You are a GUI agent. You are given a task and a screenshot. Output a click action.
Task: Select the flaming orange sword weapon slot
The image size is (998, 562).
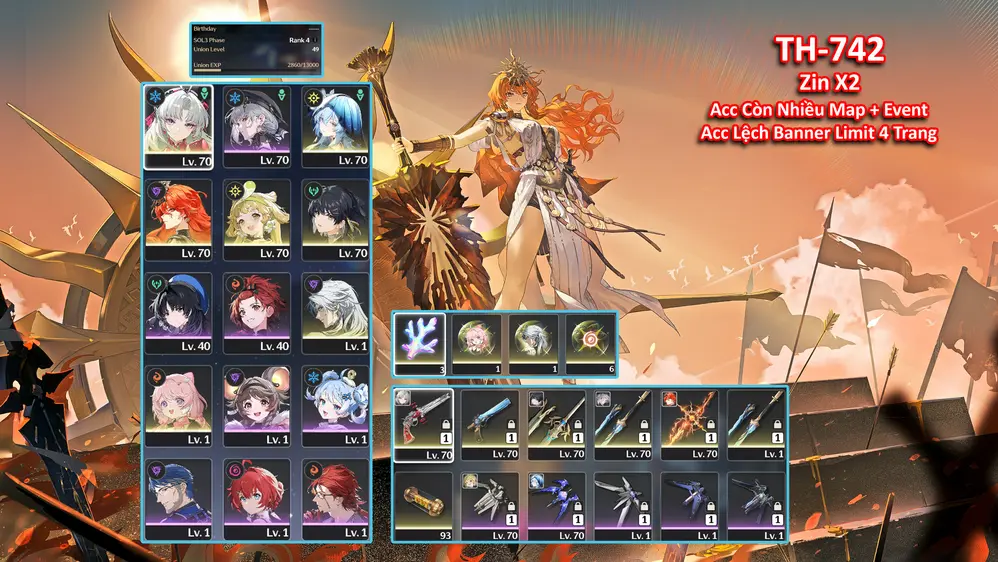tap(688, 424)
